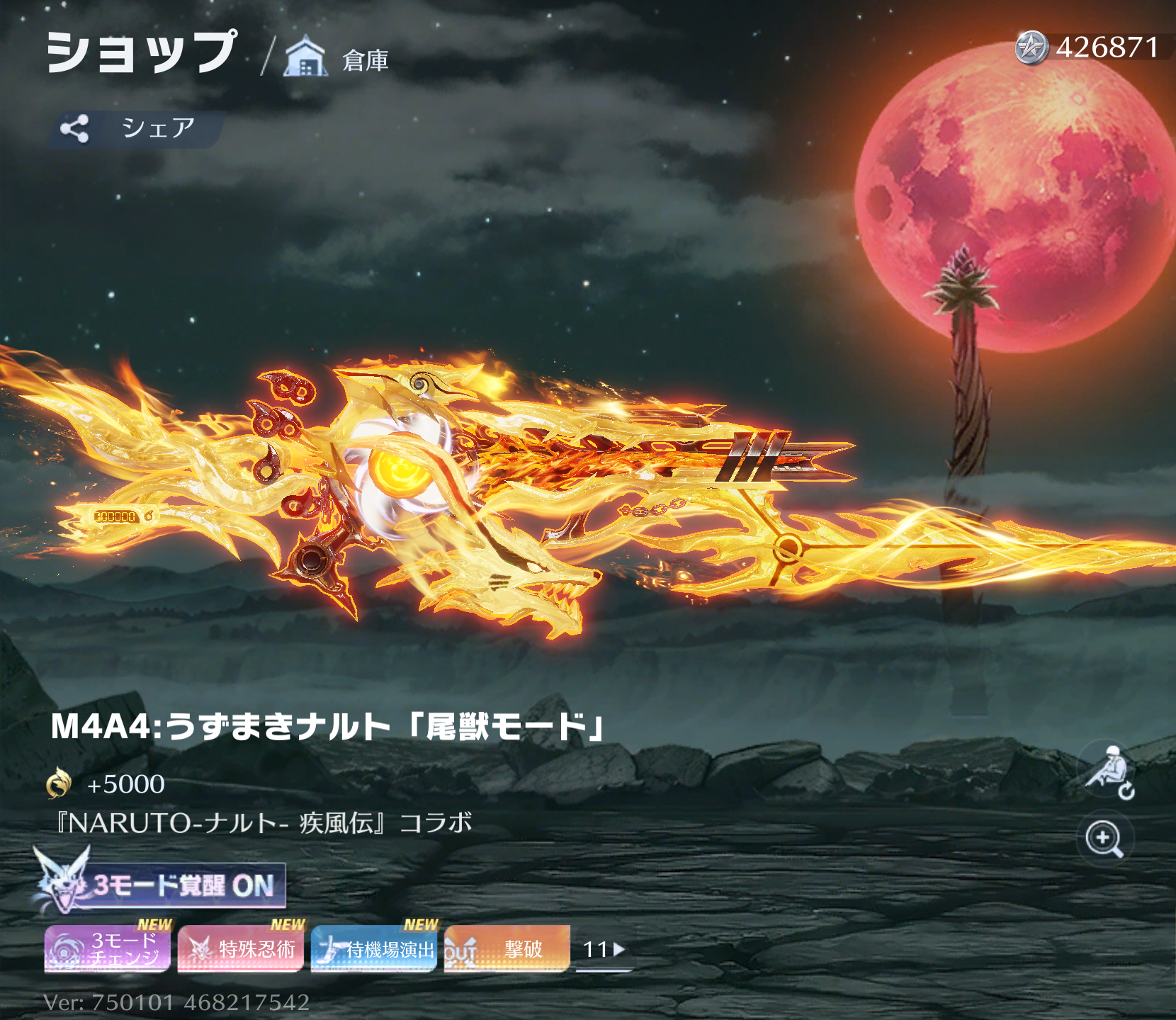This screenshot has height=1020, width=1176.
Task: Open the silver star currency counter
Action: coord(1087,47)
